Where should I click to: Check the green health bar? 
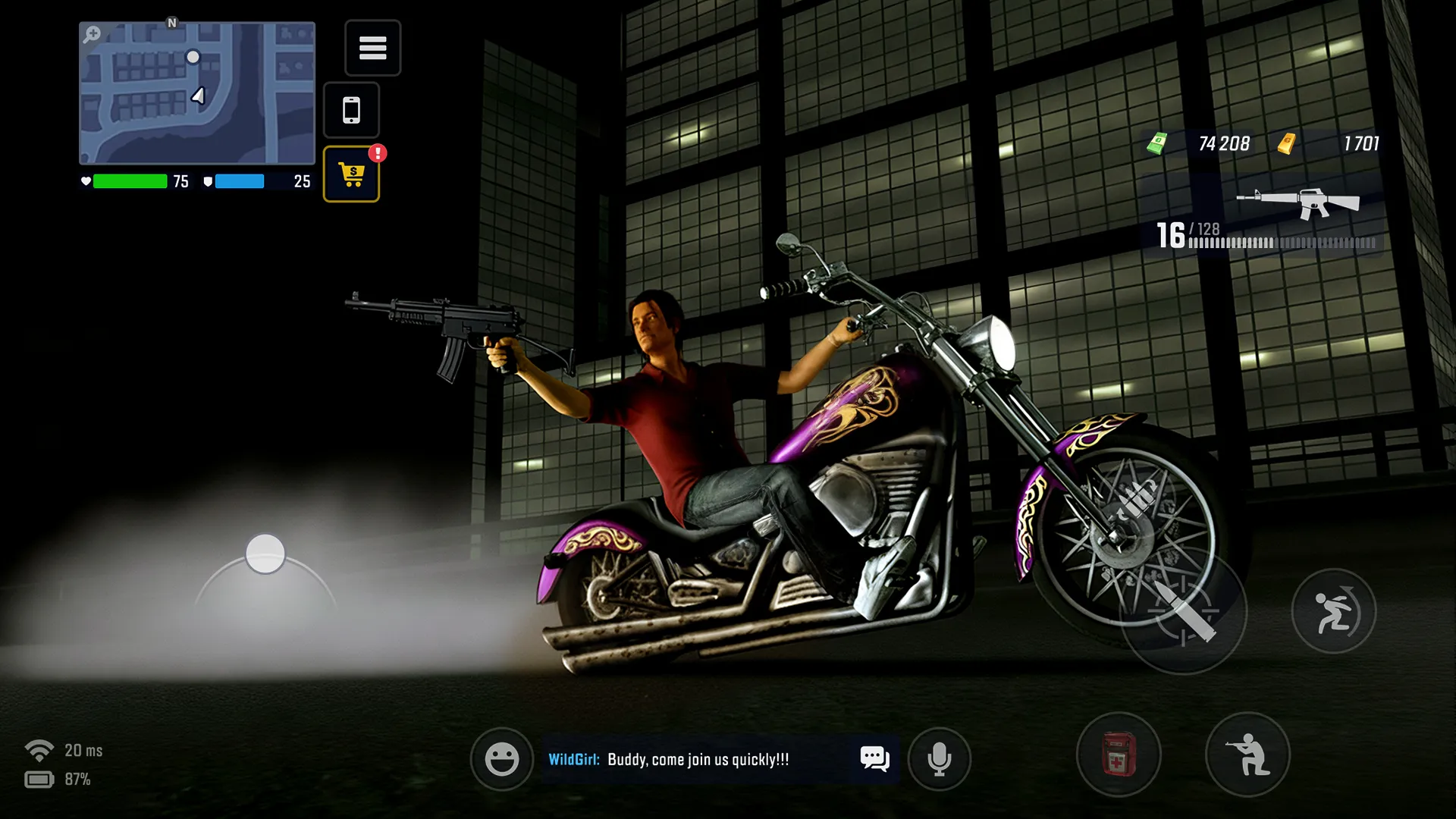pos(129,182)
